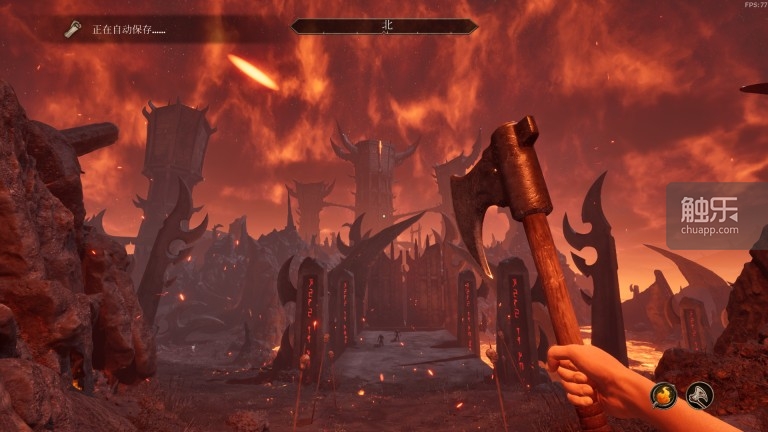The width and height of the screenshot is (768, 432).
Task: Click the north compass bar
Action: click(x=384, y=27)
